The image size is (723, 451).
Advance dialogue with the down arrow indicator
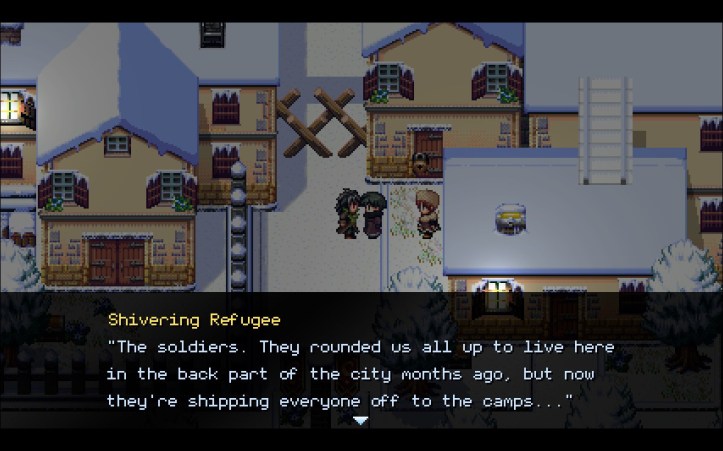(x=361, y=421)
